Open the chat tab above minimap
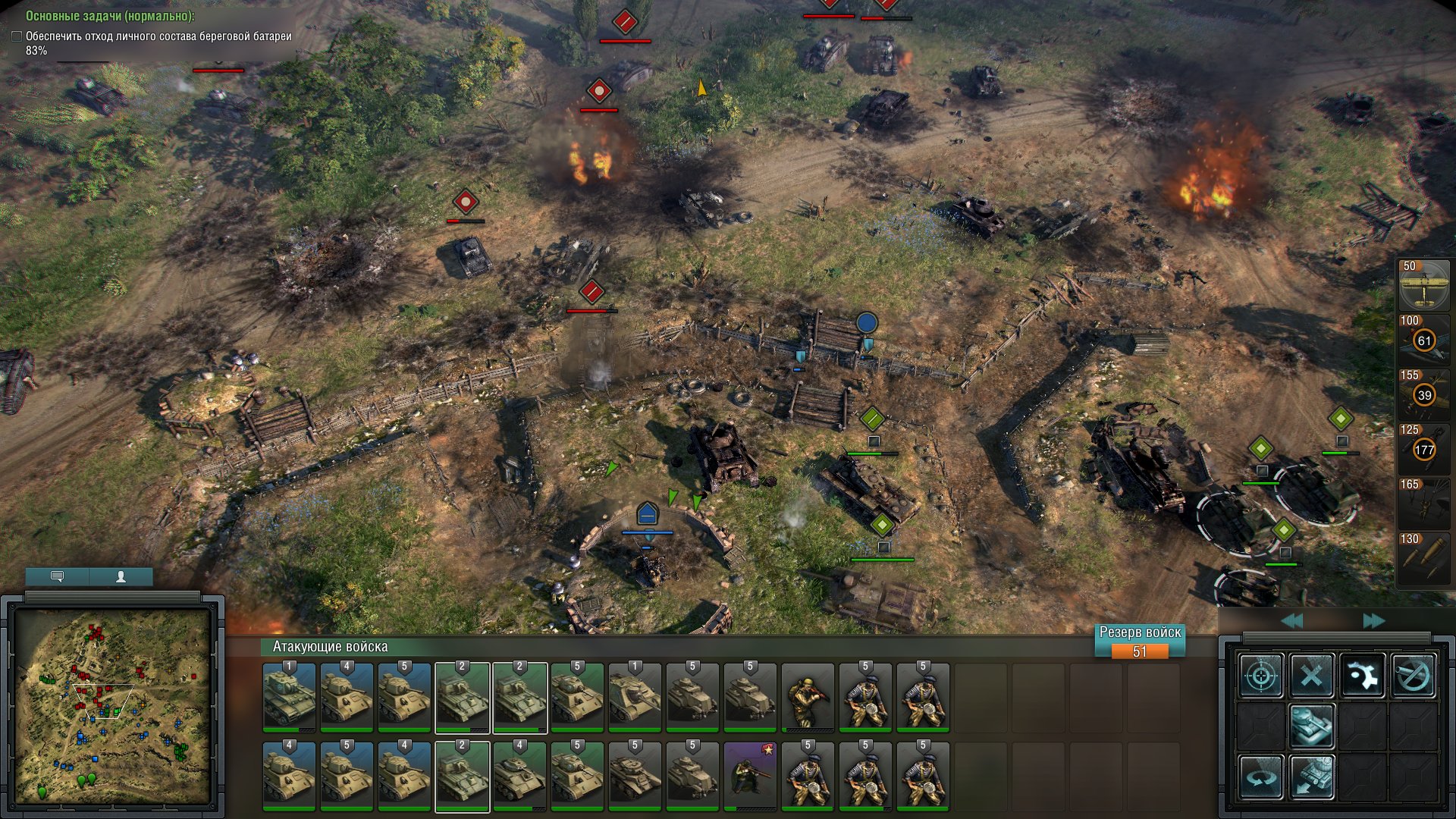The image size is (1456, 819). (57, 577)
